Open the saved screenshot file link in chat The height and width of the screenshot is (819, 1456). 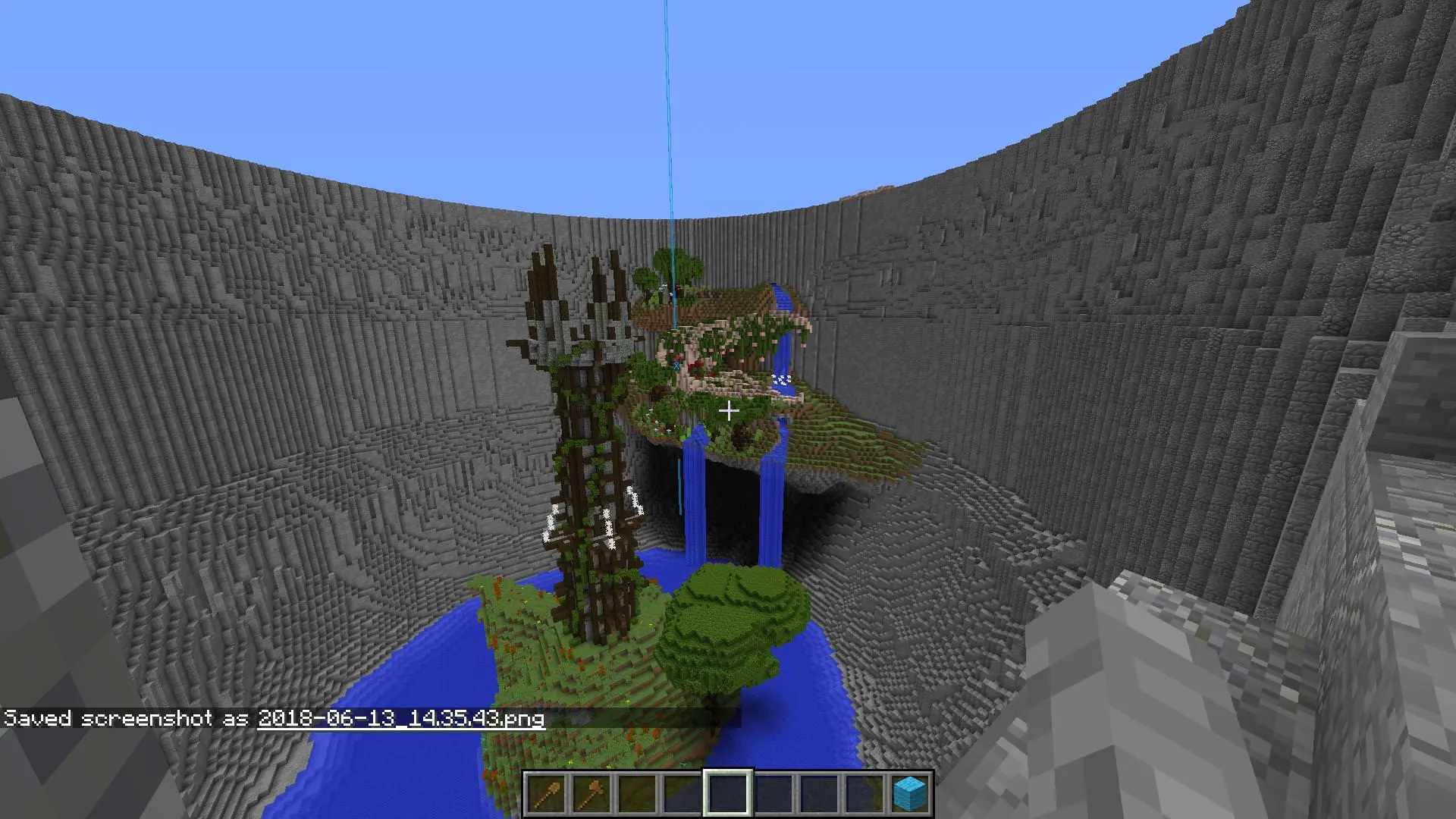tap(401, 718)
